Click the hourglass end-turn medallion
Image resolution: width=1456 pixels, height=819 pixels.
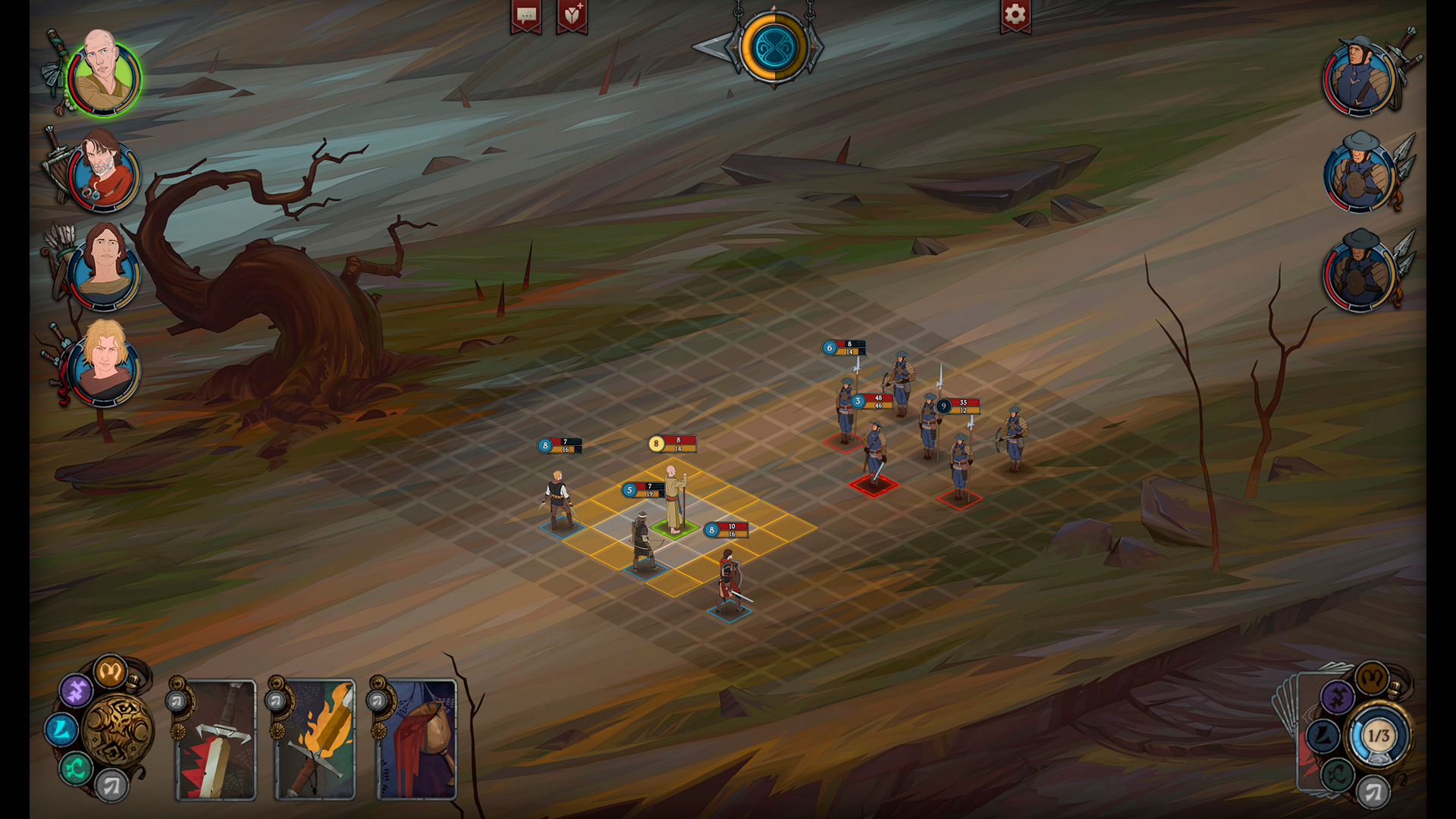point(773,47)
